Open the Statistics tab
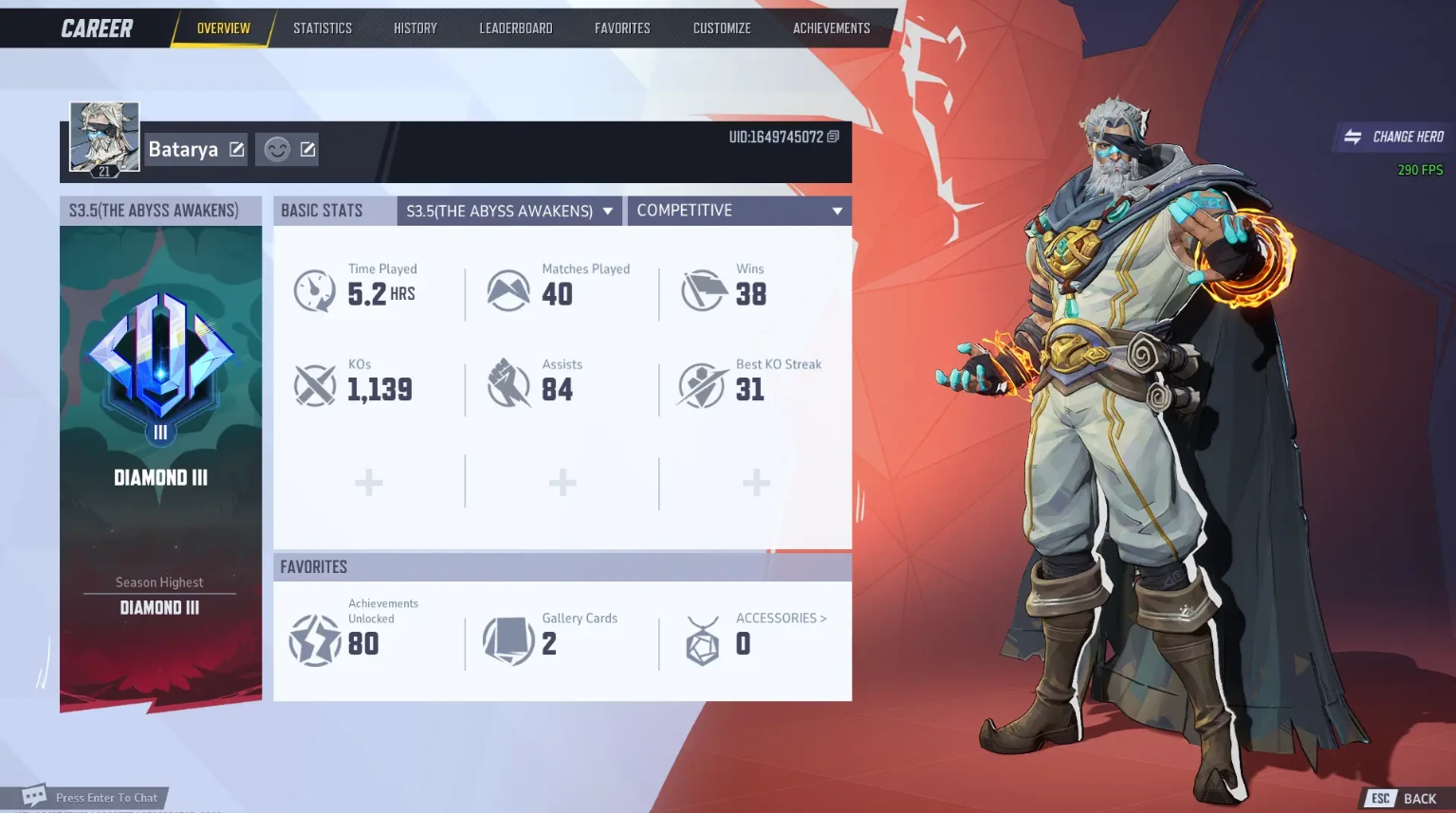Image resolution: width=1456 pixels, height=813 pixels. click(323, 28)
